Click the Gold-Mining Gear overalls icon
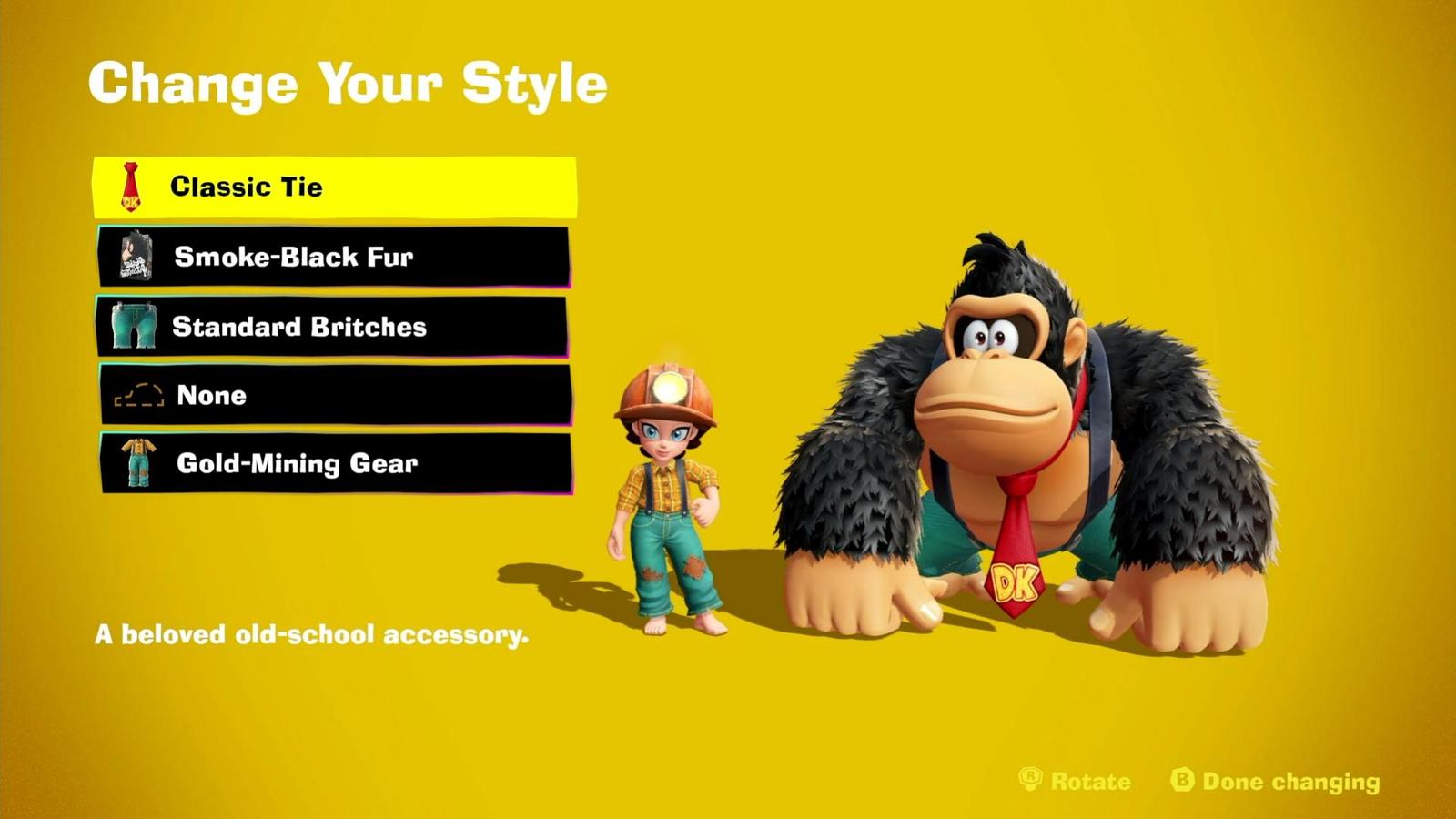This screenshot has height=819, width=1456. (129, 464)
